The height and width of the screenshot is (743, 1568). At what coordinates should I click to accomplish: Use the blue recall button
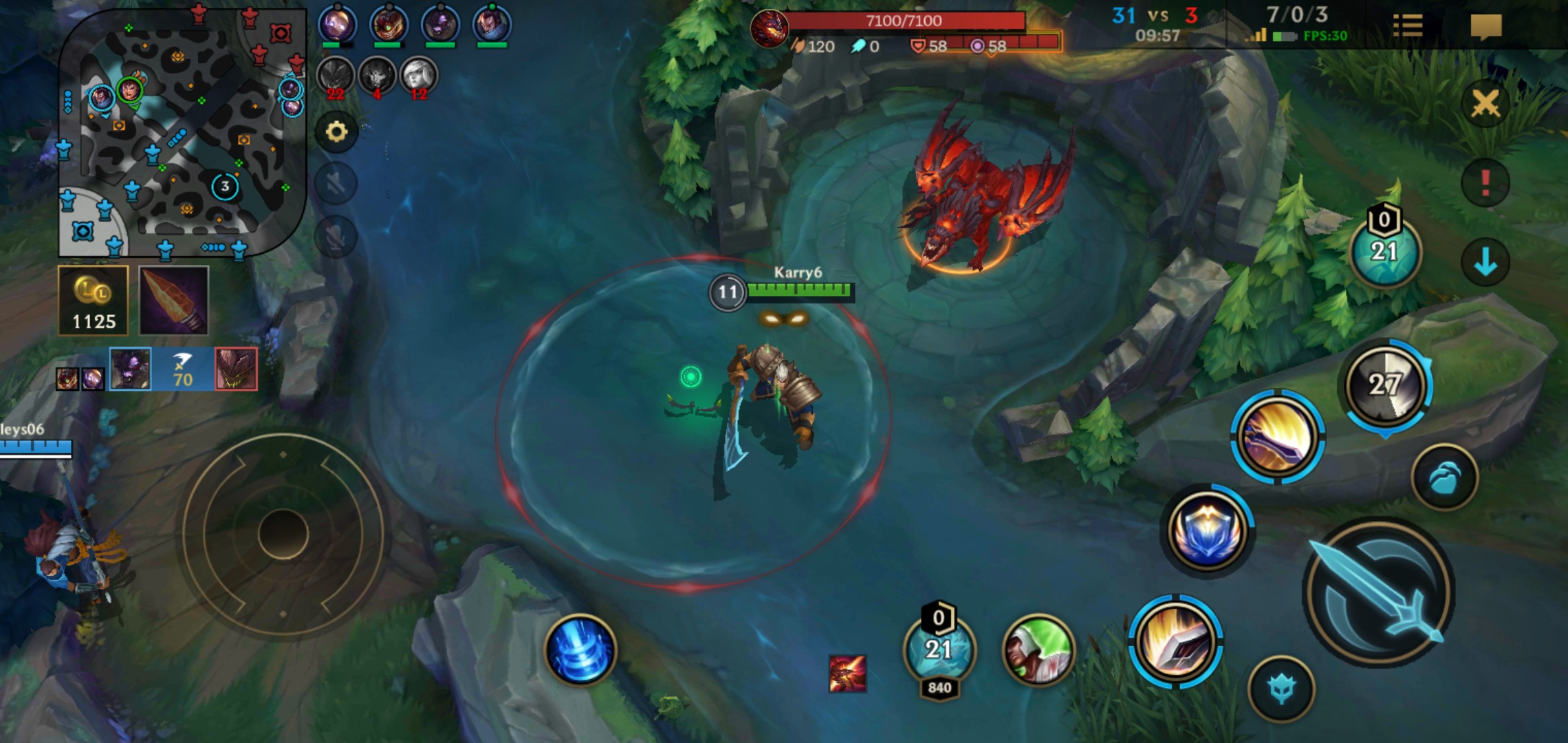(580, 650)
